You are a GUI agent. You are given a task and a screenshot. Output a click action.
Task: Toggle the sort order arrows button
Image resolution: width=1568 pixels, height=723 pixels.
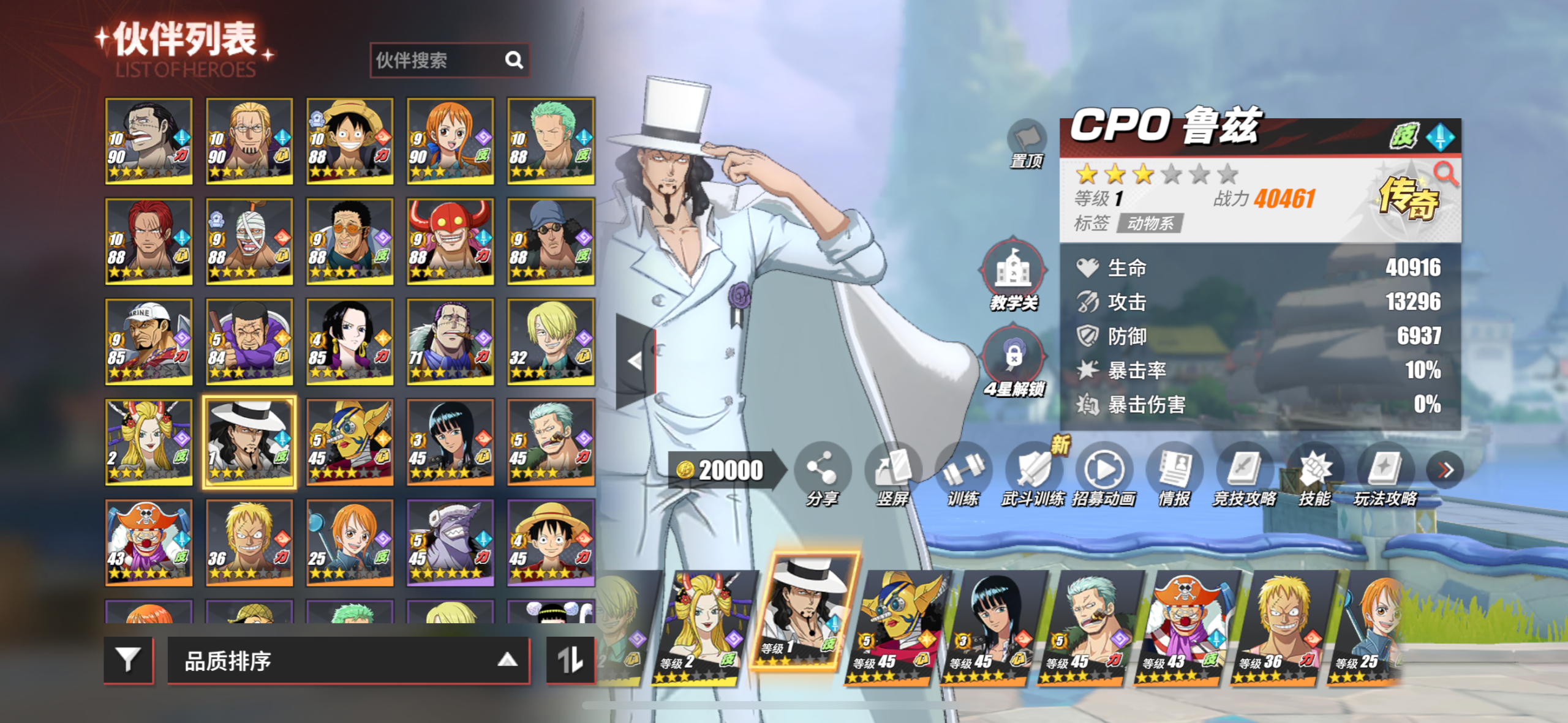pyautogui.click(x=570, y=660)
